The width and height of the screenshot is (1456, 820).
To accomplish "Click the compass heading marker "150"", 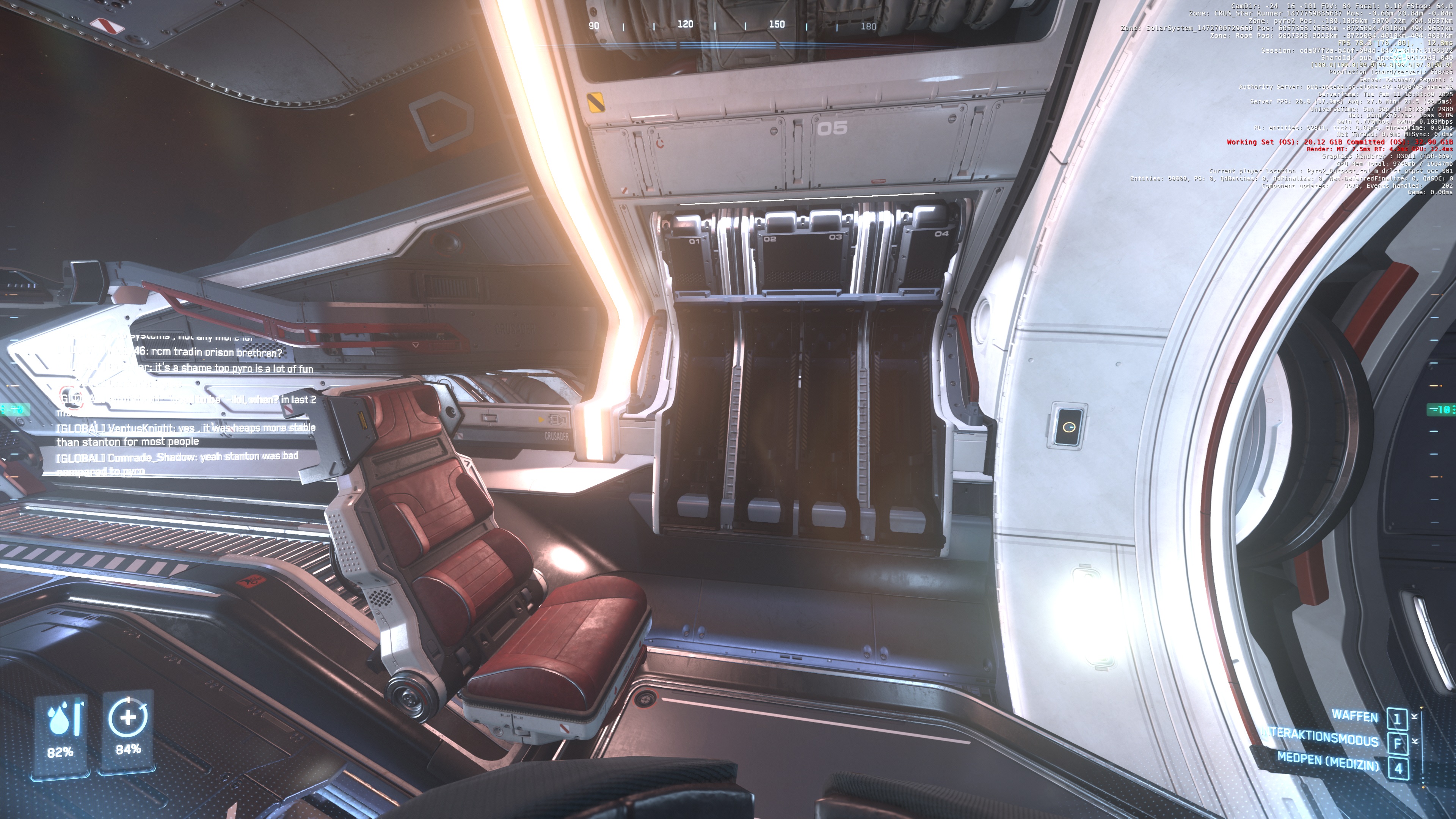I will pyautogui.click(x=778, y=24).
